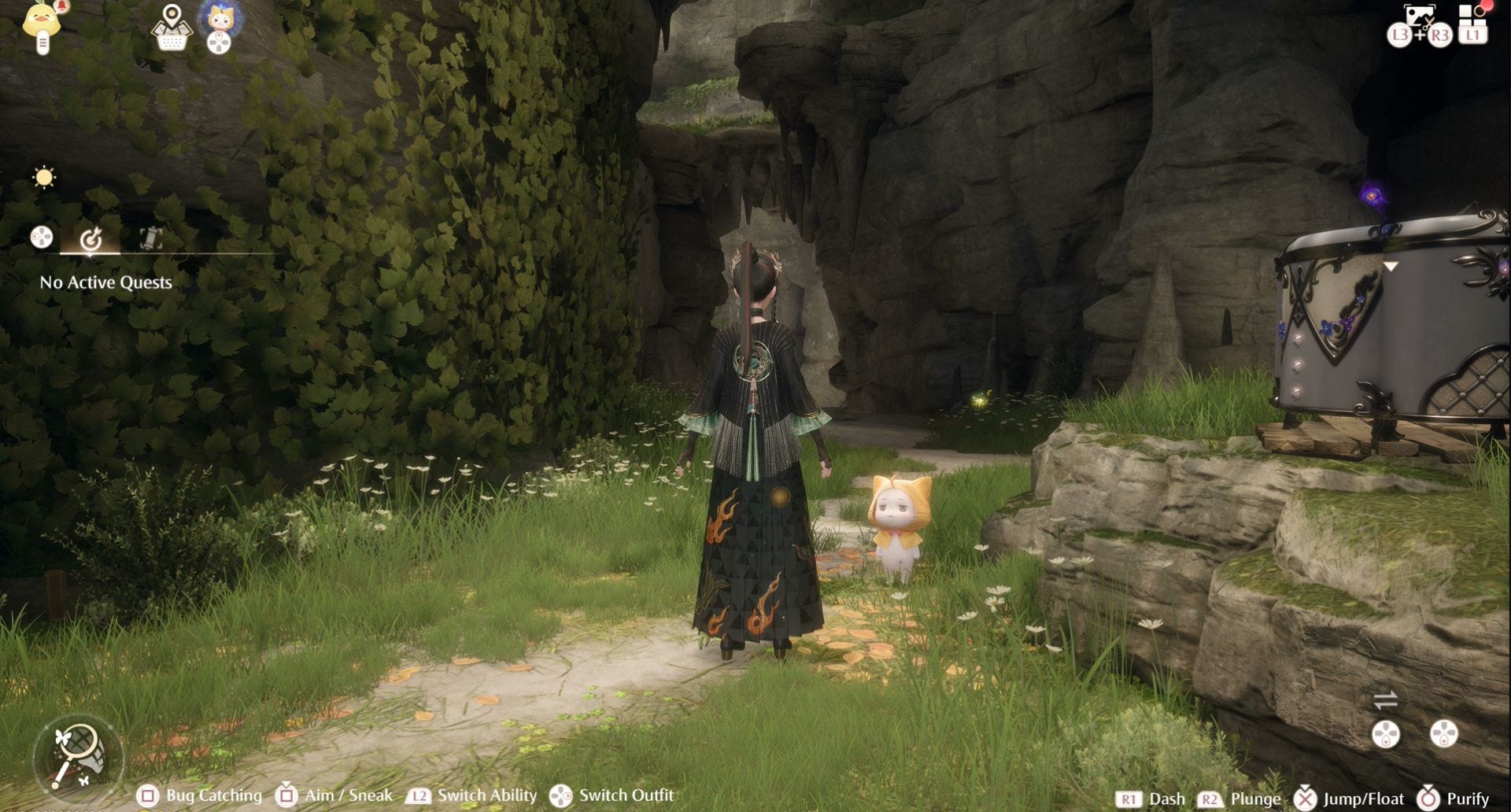Click the swap arrows outfit icon
1511x812 pixels.
[x=1385, y=699]
